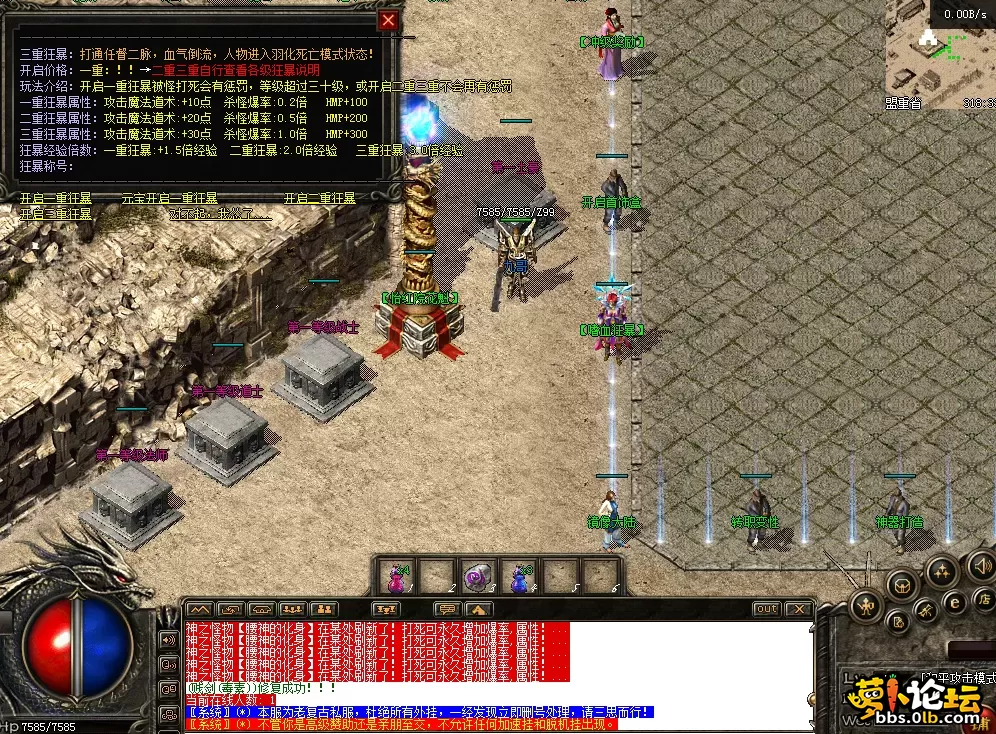Use the purple scroll in belt slot 3
This screenshot has width=996, height=734.
[479, 577]
